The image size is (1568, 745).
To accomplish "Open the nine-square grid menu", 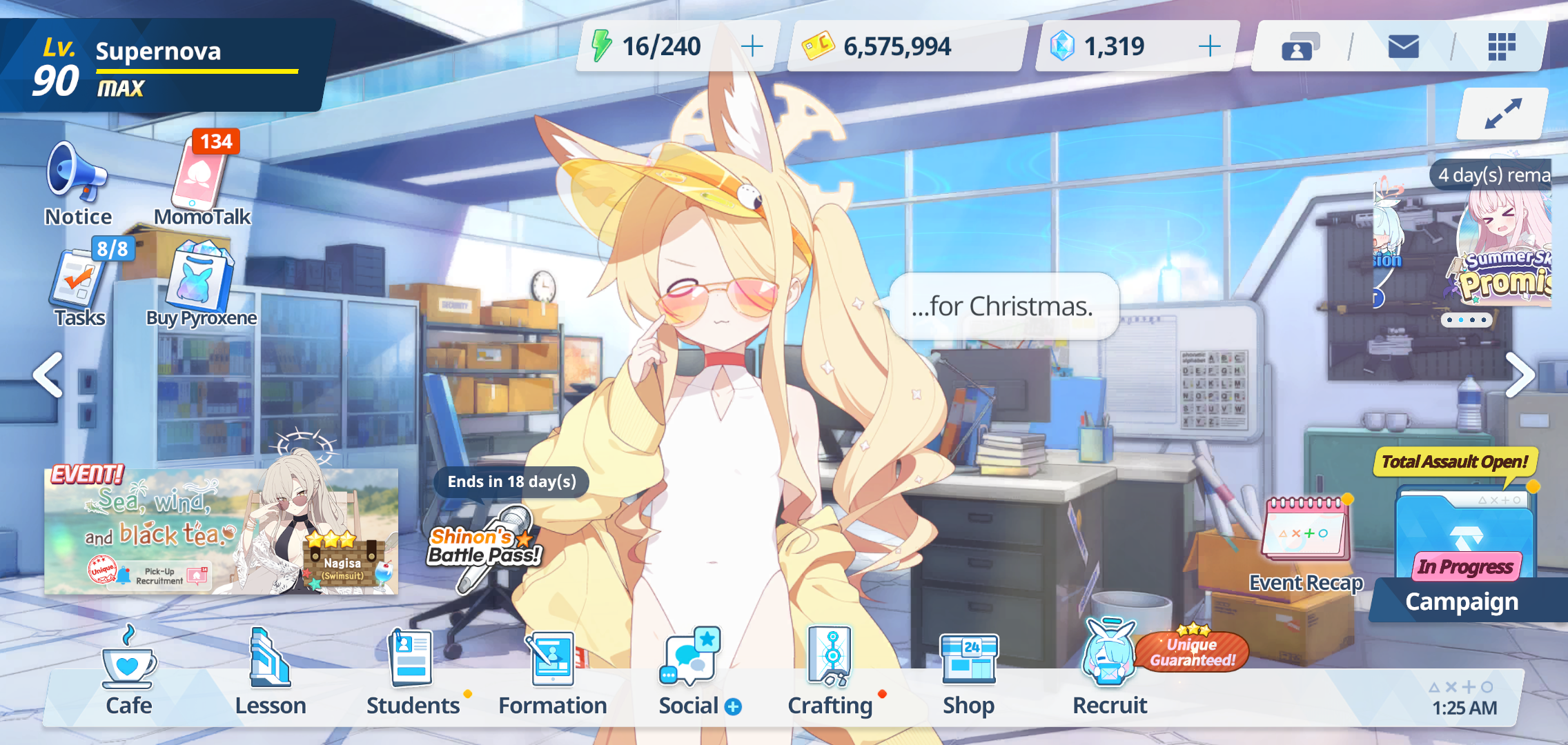I will 1501,46.
